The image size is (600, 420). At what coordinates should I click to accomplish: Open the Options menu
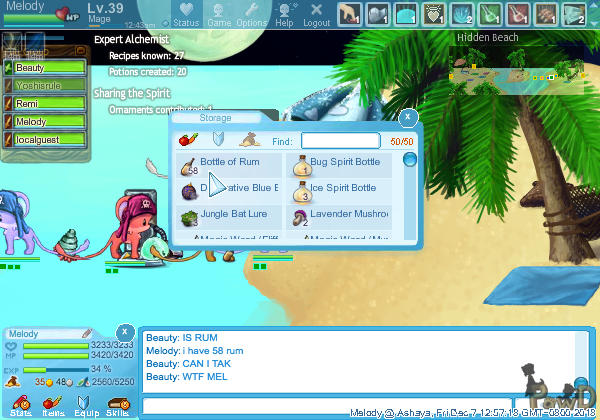[x=251, y=13]
